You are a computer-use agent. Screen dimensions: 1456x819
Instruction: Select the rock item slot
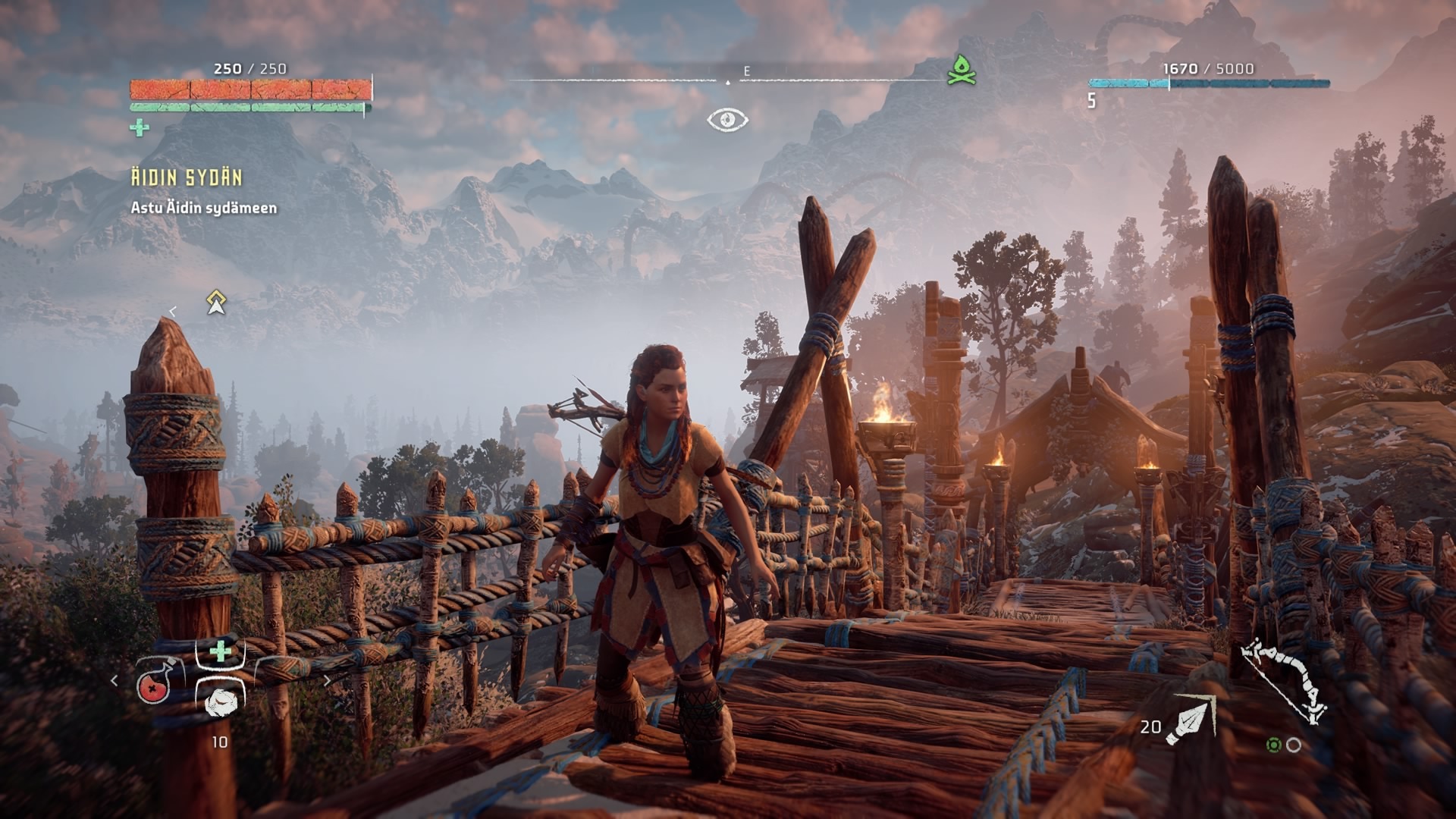[x=221, y=701]
